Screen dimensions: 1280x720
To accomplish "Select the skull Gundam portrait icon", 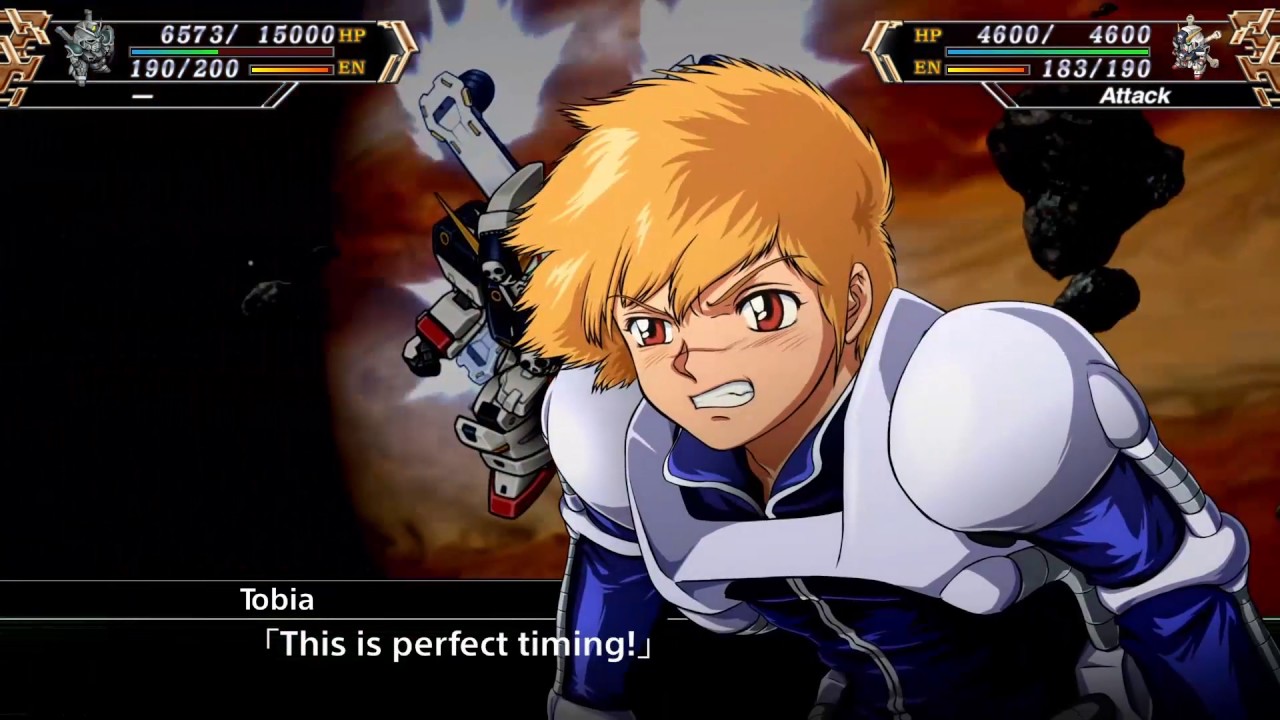I will (1197, 48).
